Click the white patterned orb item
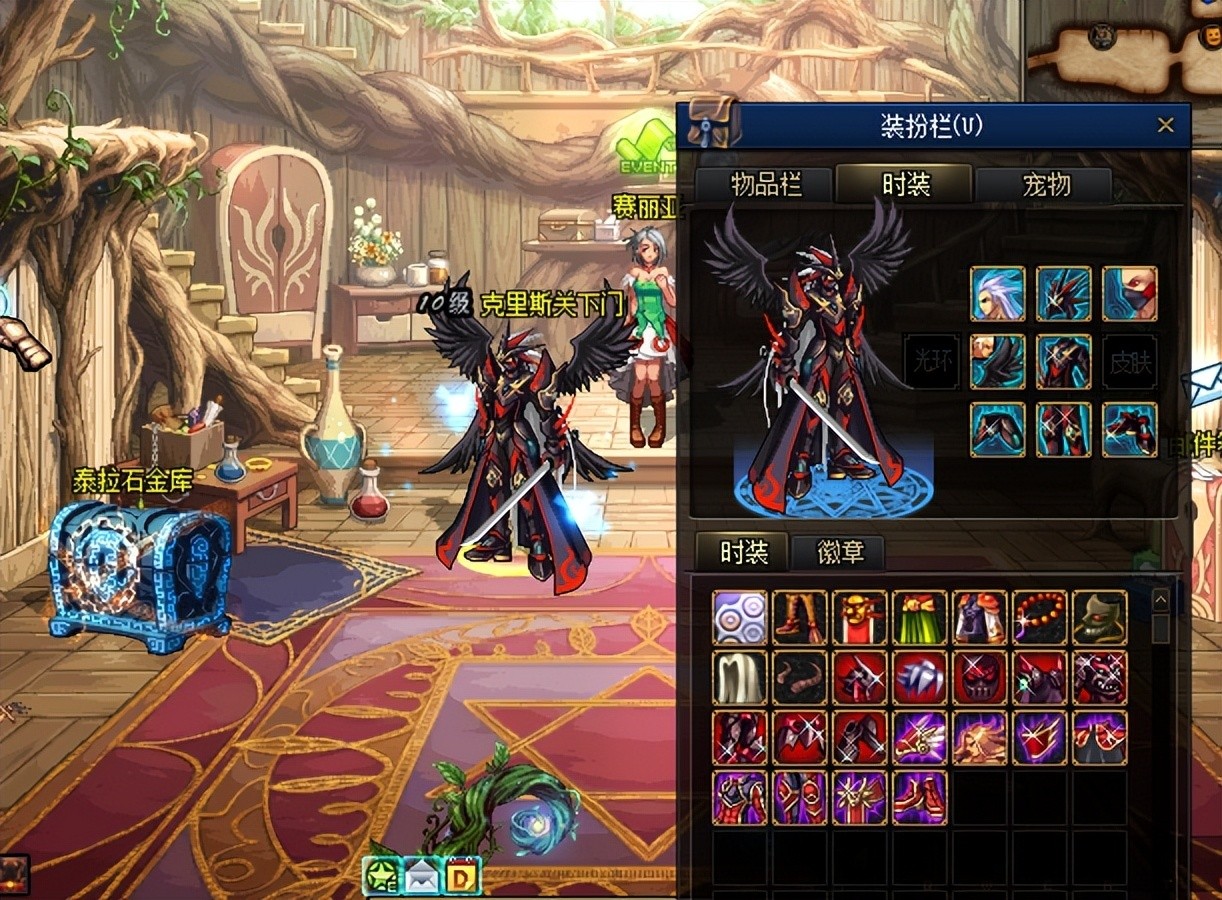Viewport: 1222px width, 900px height. 740,617
